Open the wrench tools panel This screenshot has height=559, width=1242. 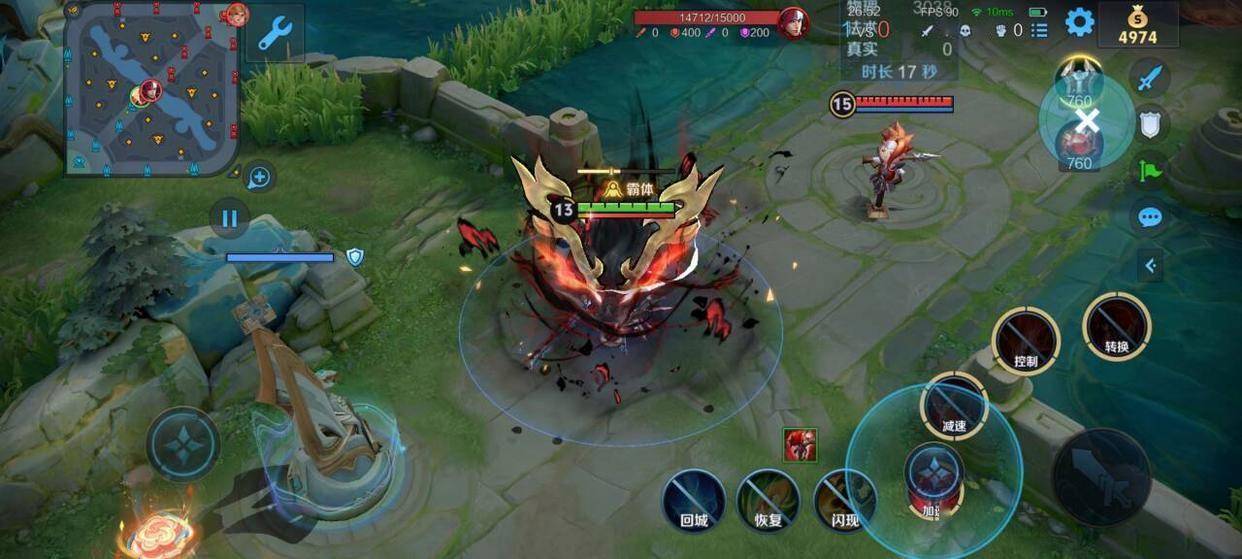point(274,33)
